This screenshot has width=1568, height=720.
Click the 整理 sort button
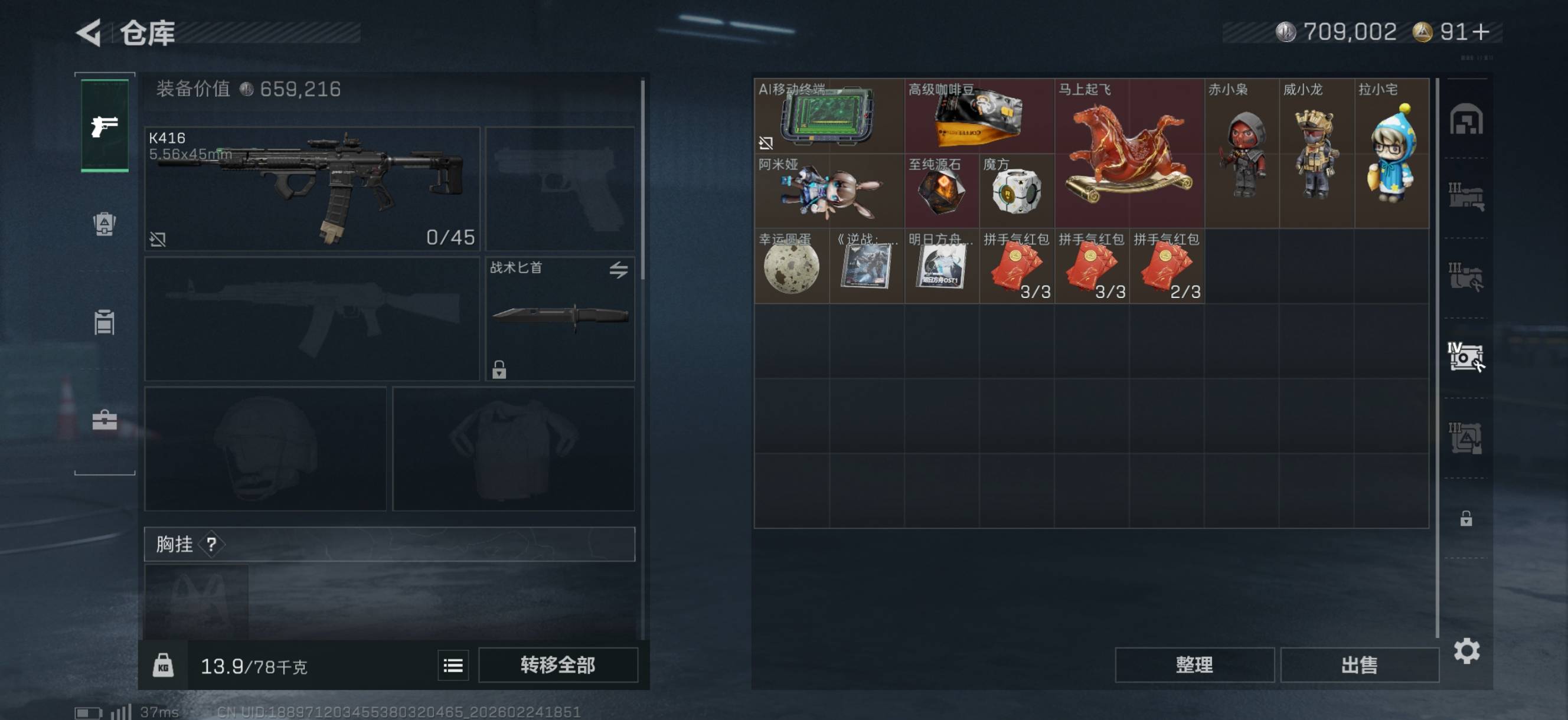(x=1194, y=665)
